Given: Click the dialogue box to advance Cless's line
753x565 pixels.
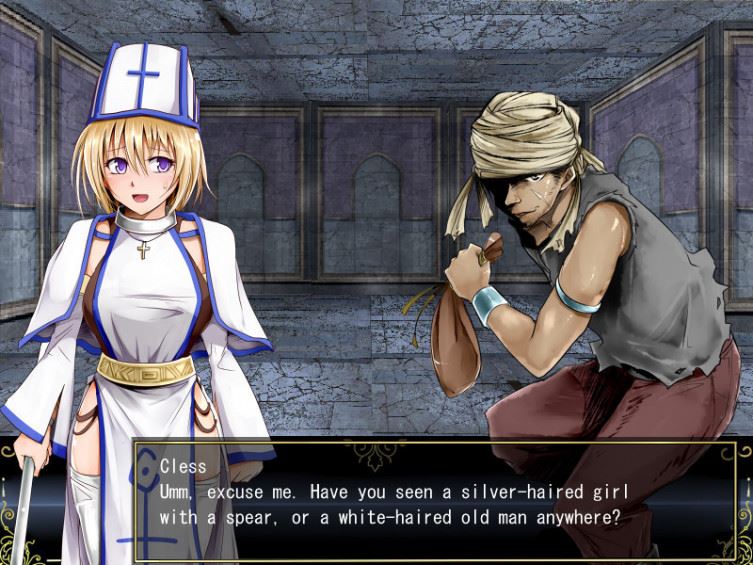Looking at the screenshot, I should pos(440,500).
